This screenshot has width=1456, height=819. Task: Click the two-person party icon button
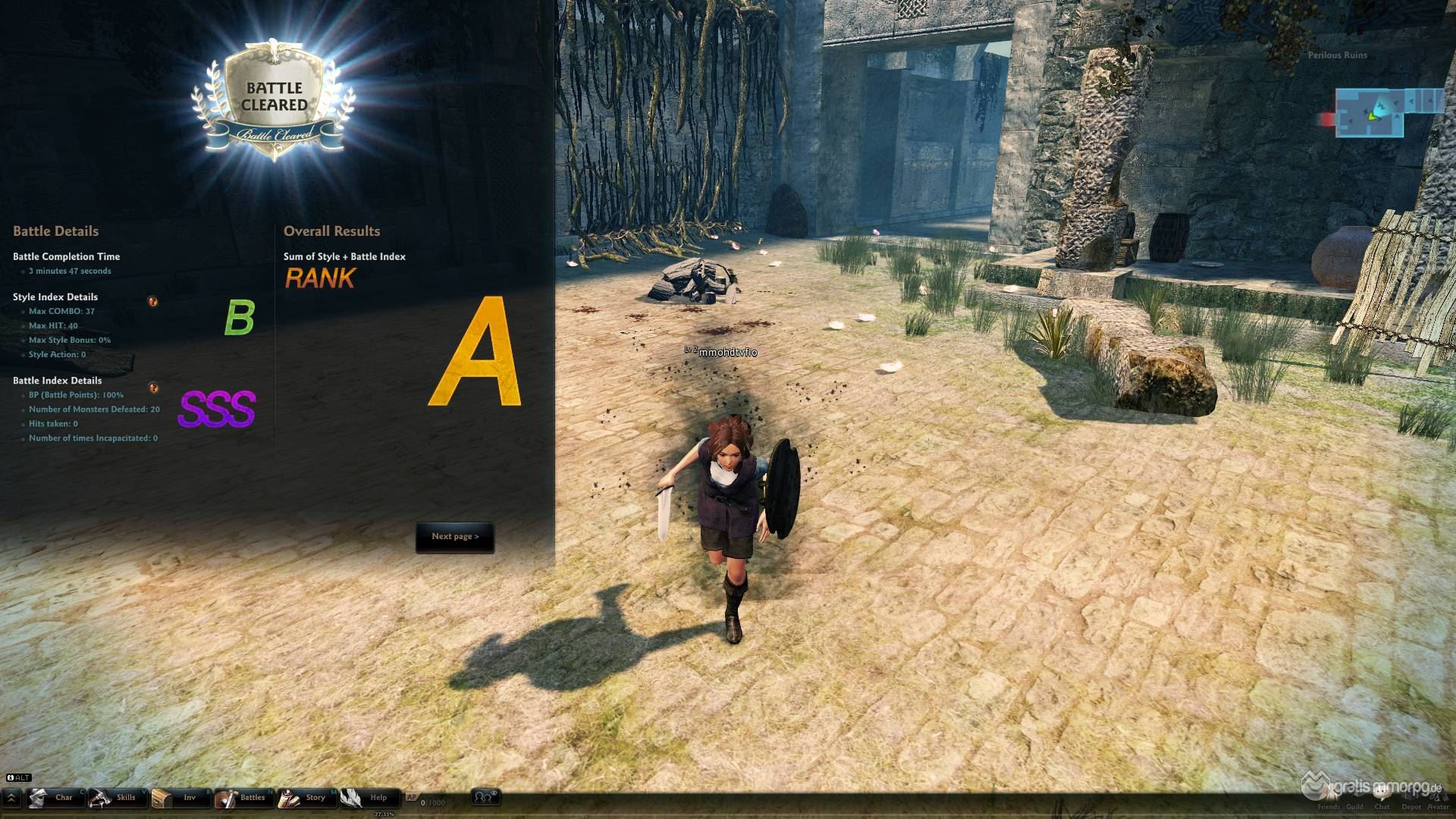pos(484,797)
